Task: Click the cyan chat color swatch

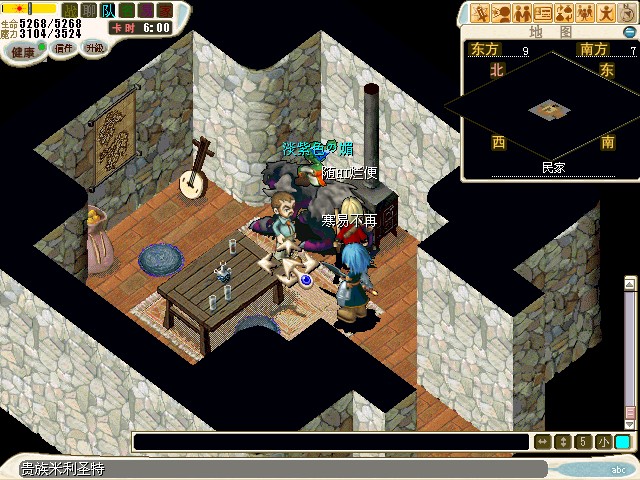Action: tap(622, 442)
